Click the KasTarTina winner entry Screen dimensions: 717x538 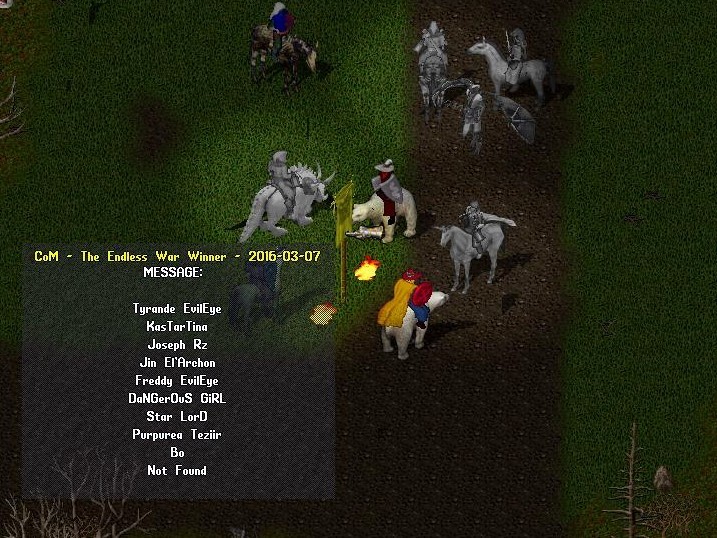[x=176, y=327]
